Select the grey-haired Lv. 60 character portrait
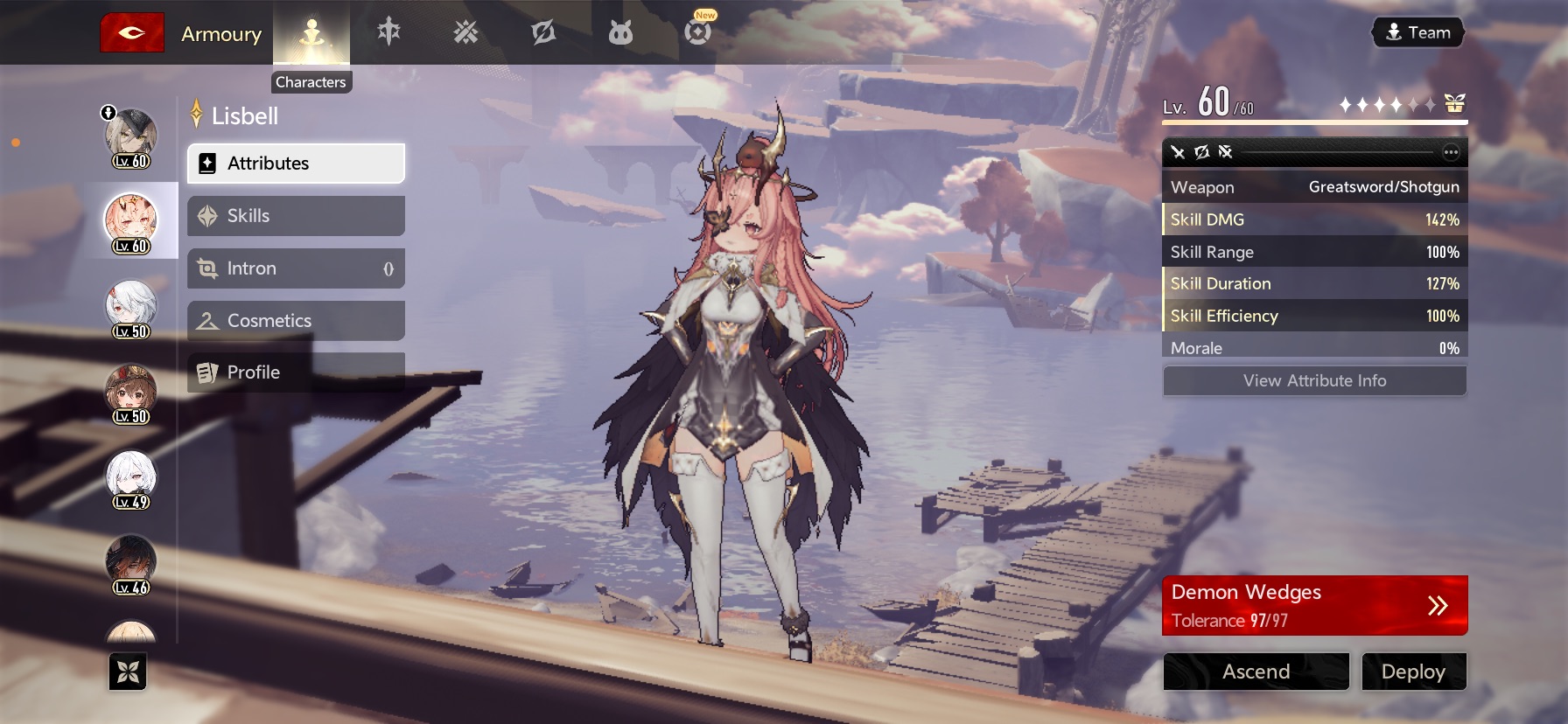This screenshot has width=1568, height=724. pos(131,136)
